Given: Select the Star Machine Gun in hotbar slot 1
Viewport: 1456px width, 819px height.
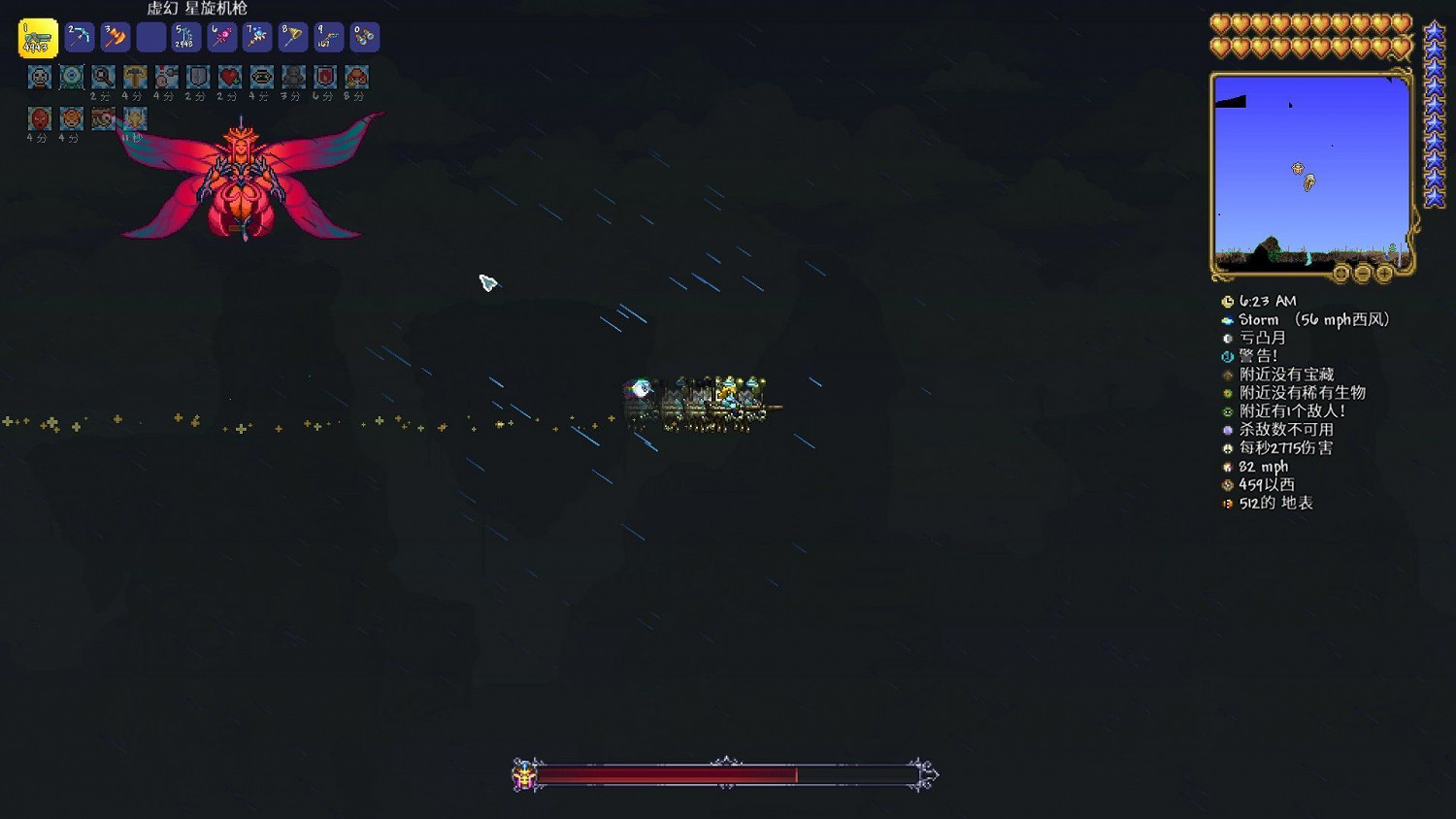Looking at the screenshot, I should [x=38, y=37].
